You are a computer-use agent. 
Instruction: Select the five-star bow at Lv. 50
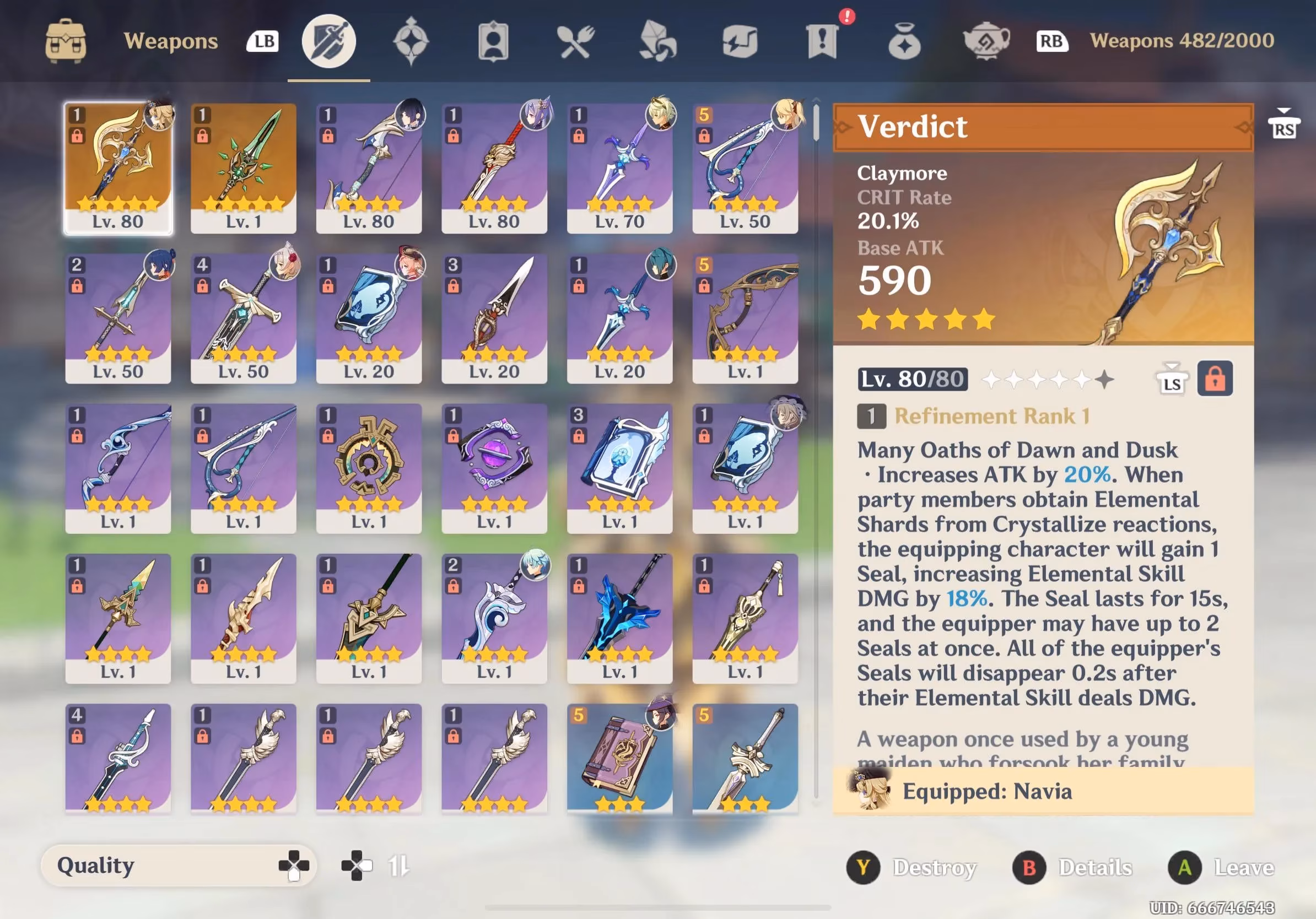745,166
